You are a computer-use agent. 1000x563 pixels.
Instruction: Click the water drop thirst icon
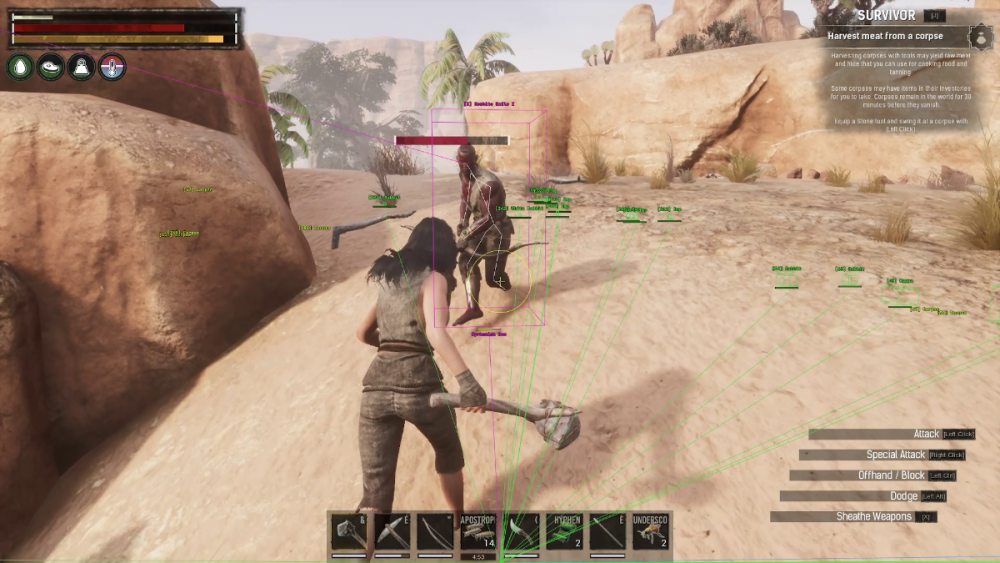point(20,67)
